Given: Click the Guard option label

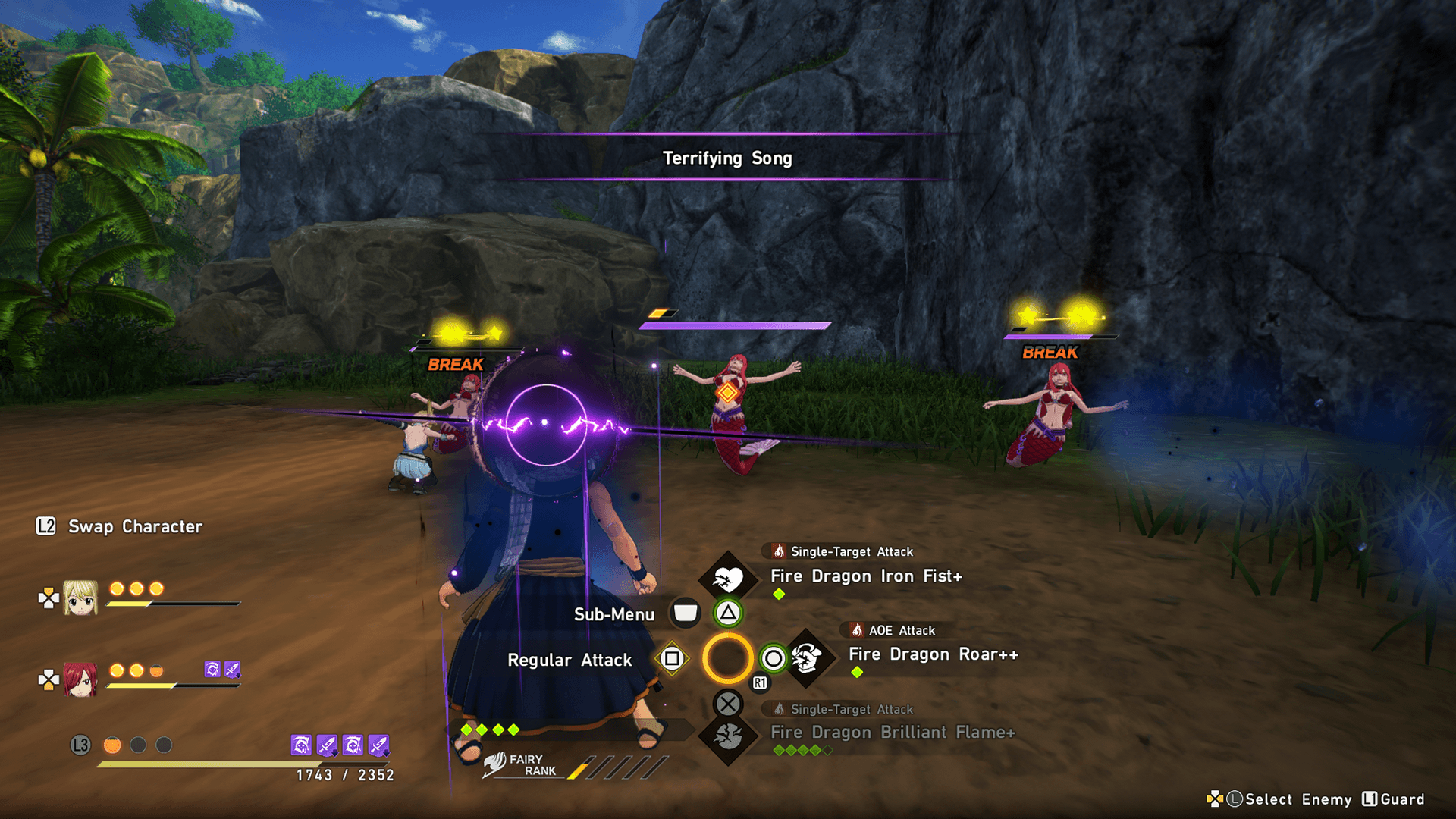Looking at the screenshot, I should pos(1401,799).
